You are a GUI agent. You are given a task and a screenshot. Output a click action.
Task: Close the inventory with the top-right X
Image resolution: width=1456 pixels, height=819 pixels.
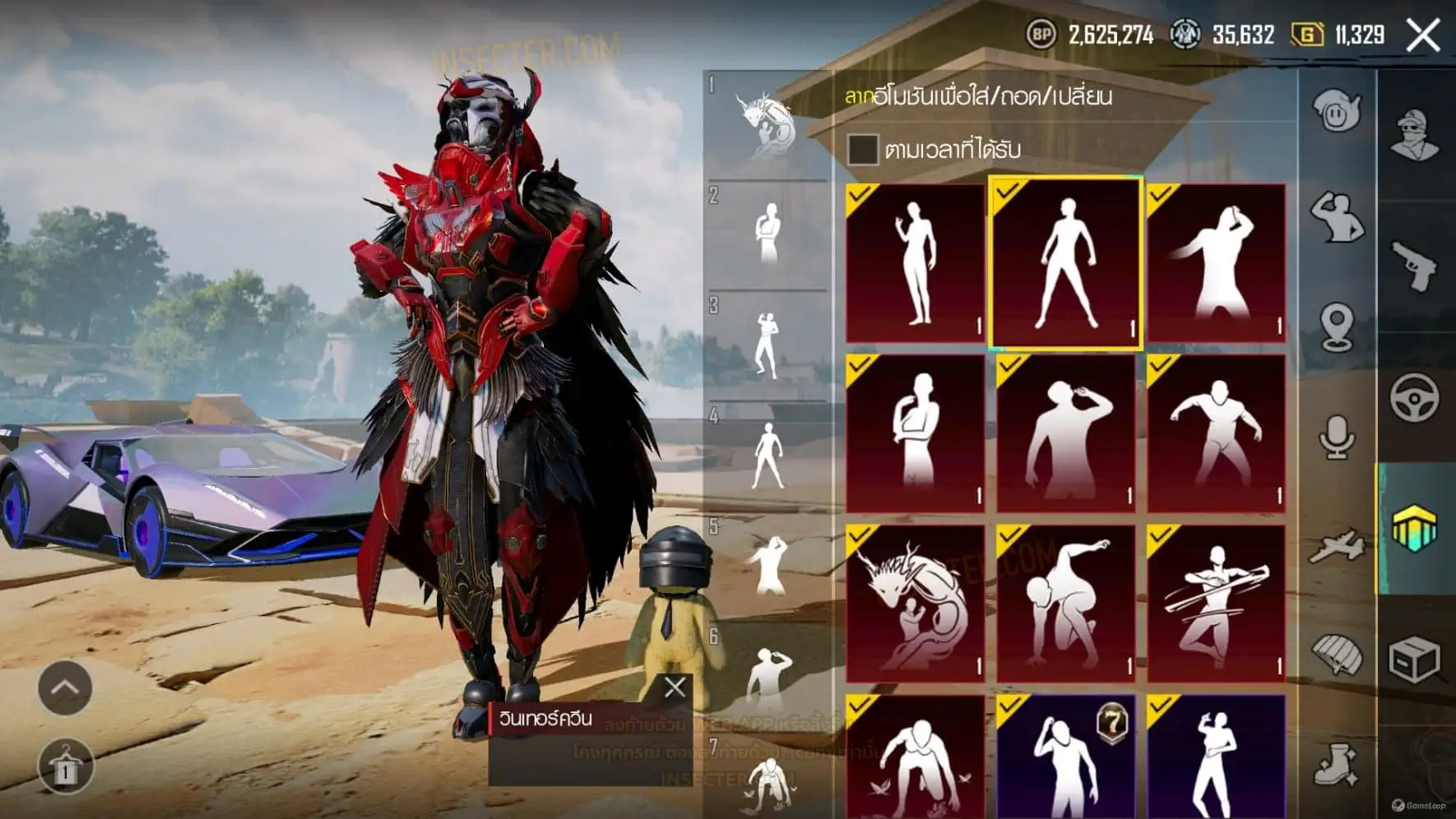[x=1423, y=35]
